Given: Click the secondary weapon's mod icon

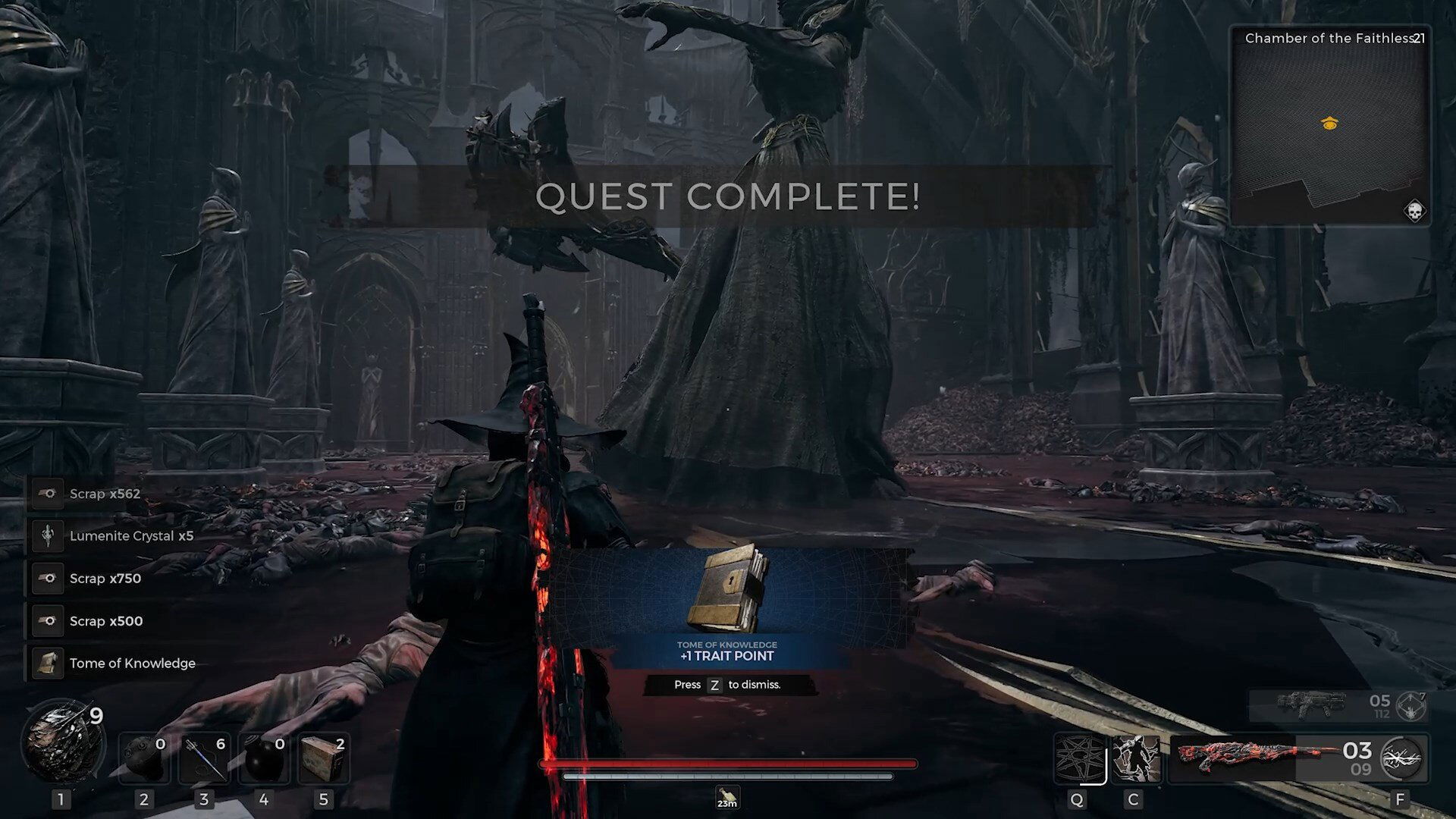Looking at the screenshot, I should point(1411,707).
